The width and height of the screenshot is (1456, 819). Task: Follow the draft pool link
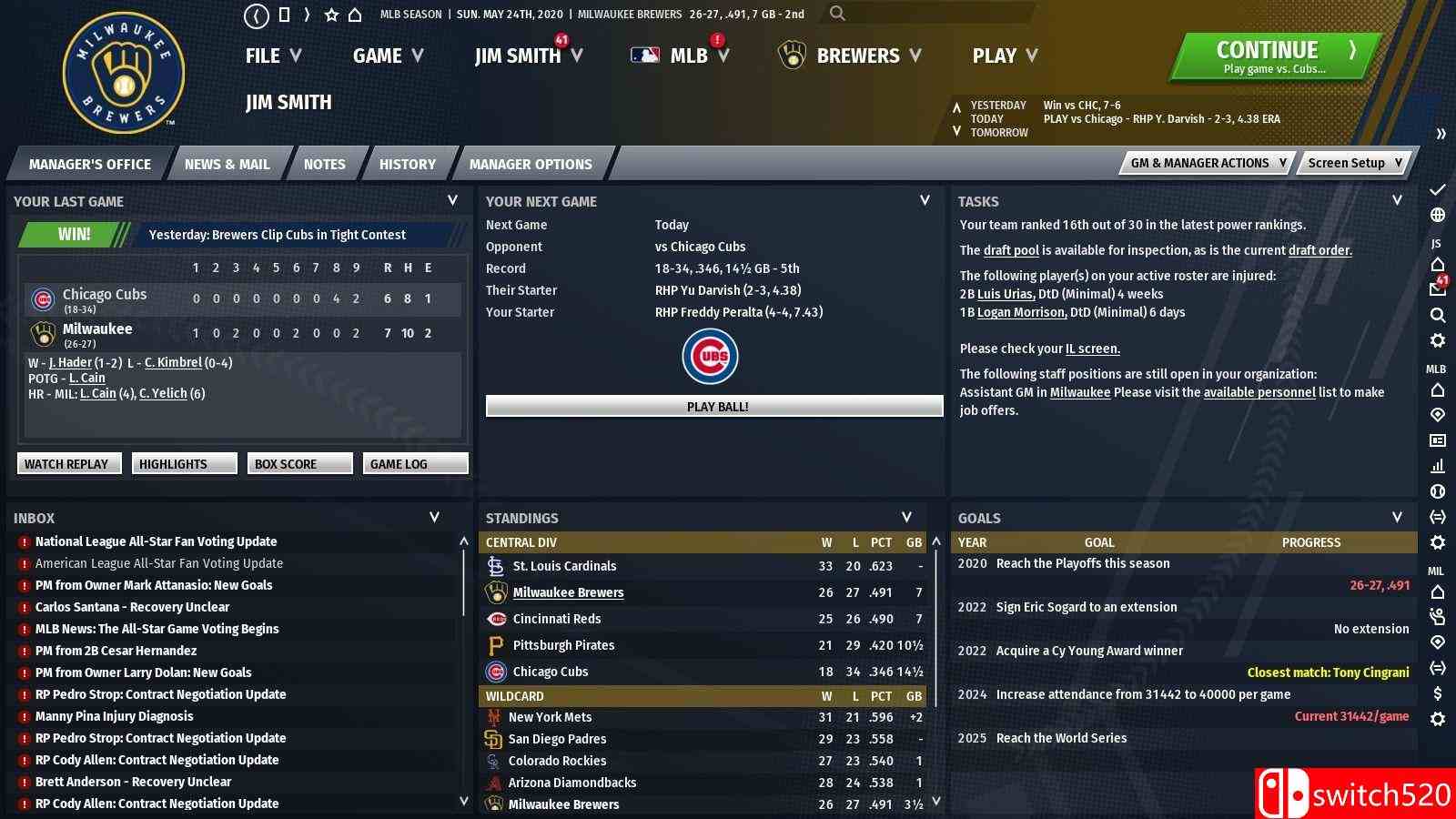click(1011, 250)
